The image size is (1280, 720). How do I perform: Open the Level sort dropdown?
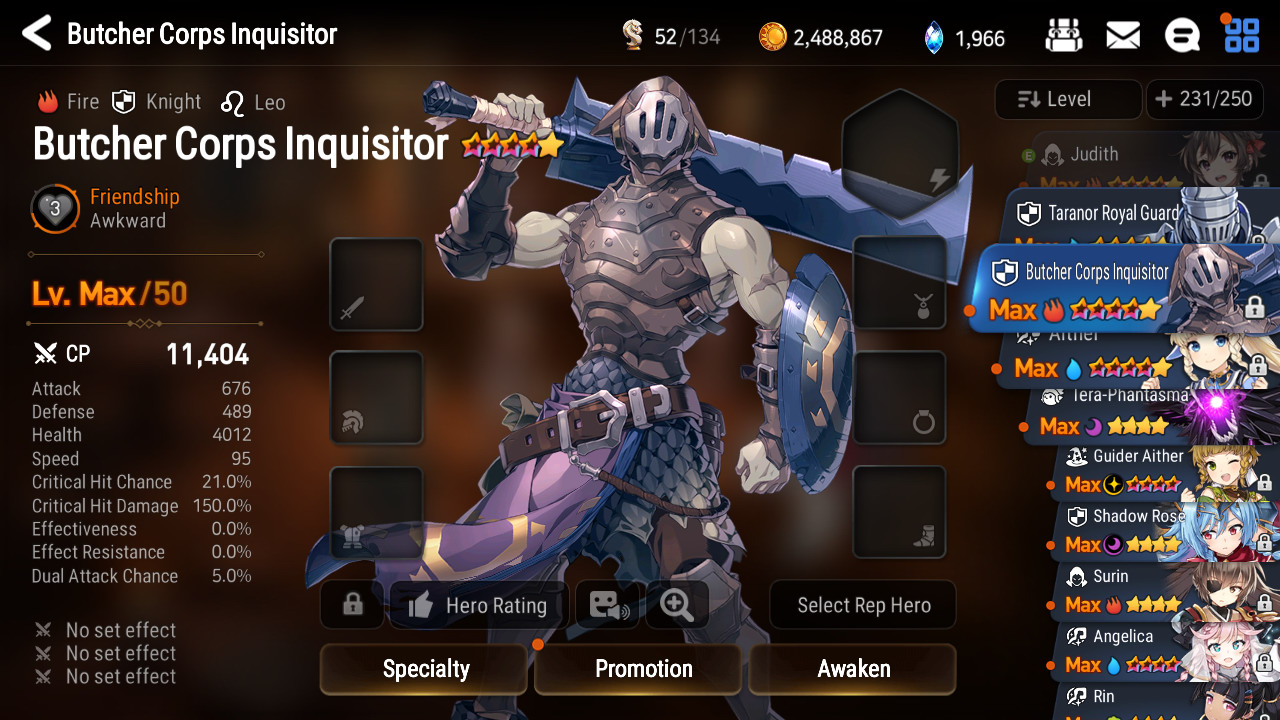coord(1068,99)
